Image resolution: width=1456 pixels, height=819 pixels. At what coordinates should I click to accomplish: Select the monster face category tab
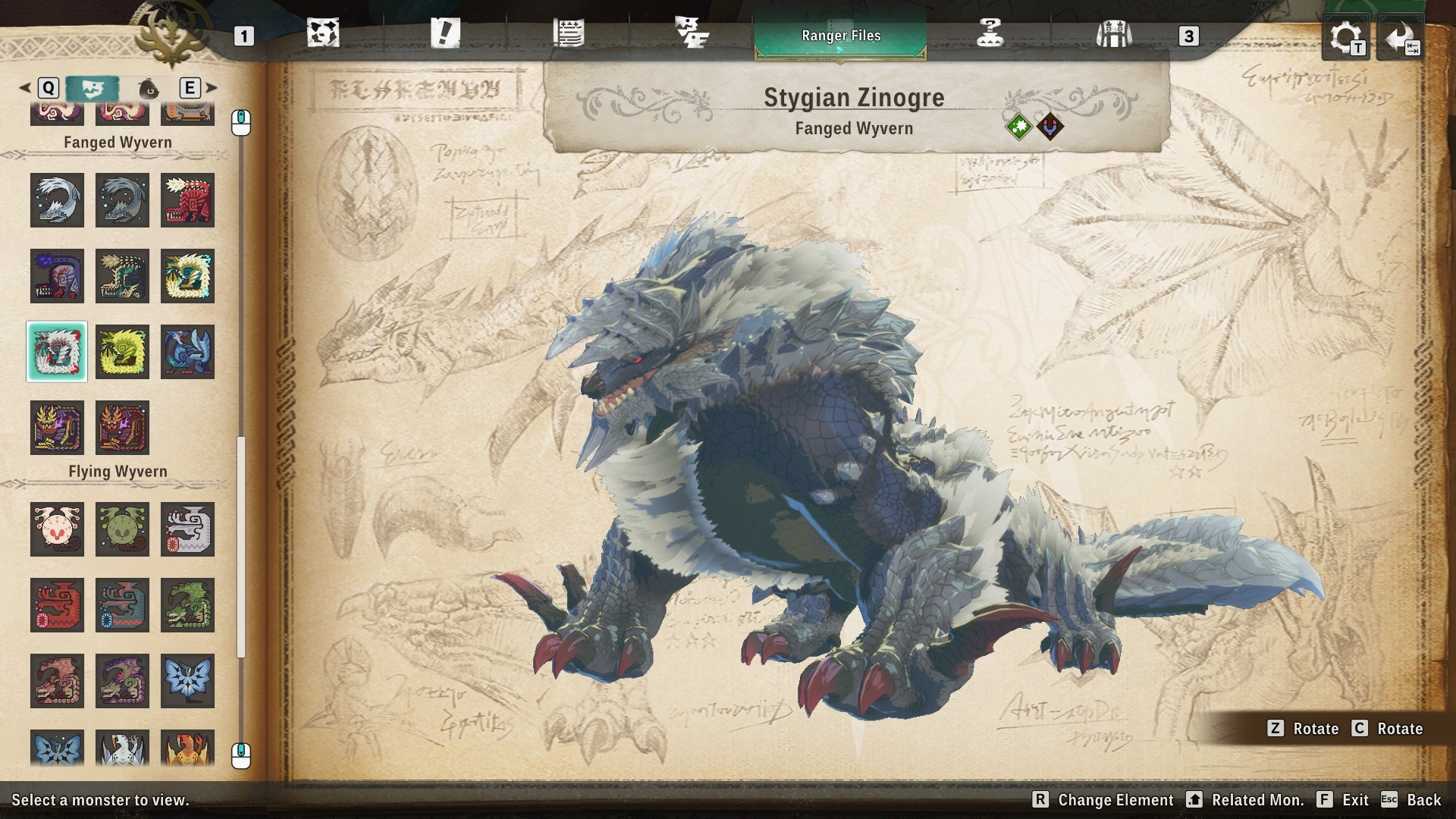[92, 89]
